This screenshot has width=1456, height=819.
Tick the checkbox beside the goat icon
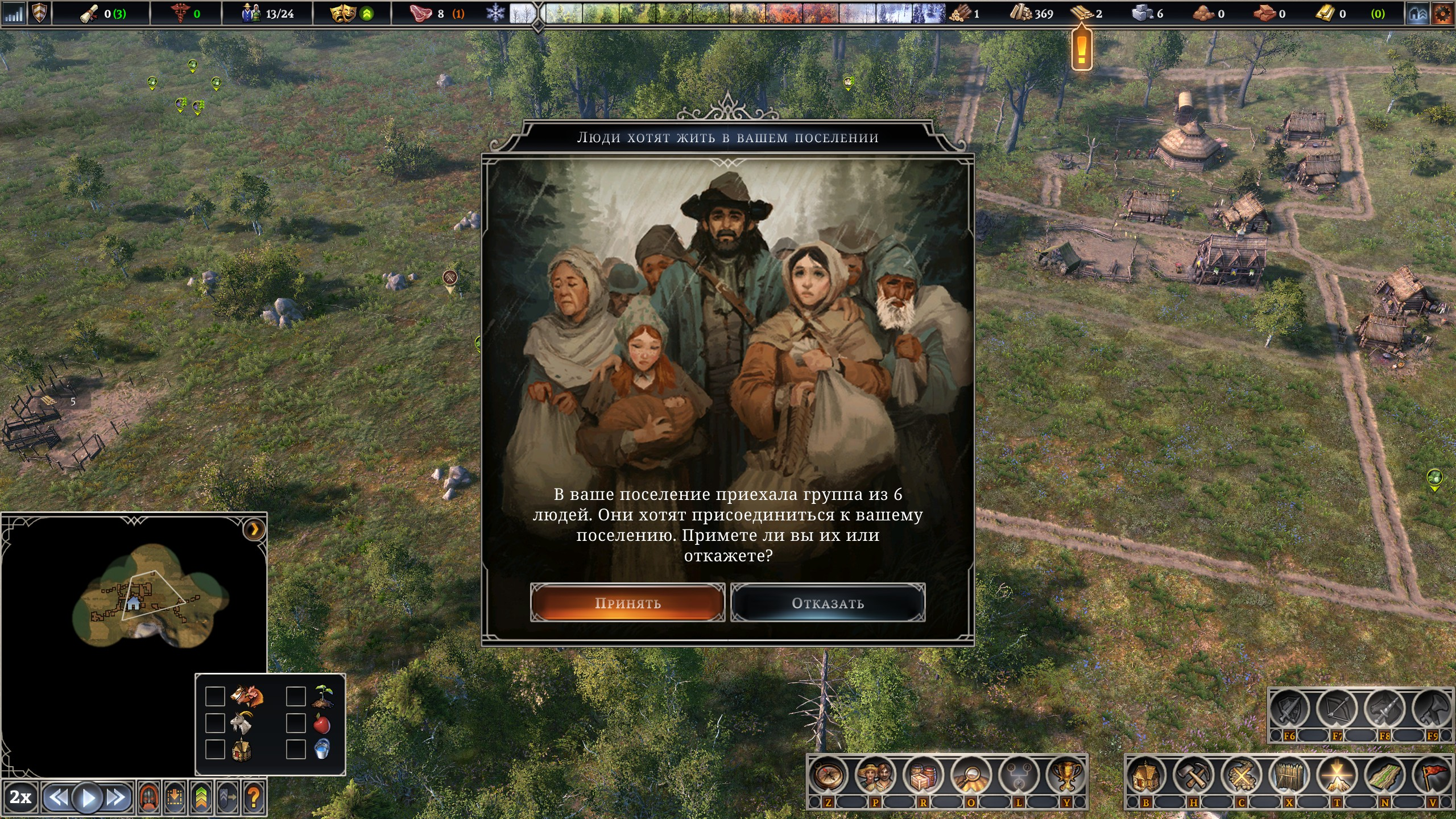pos(215,723)
